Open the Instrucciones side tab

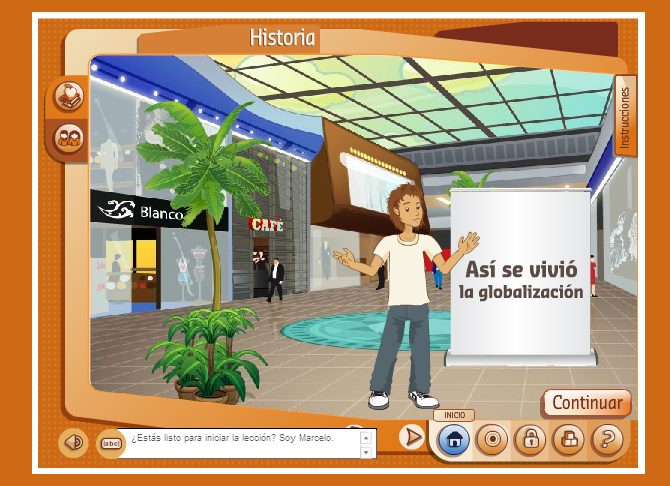click(x=626, y=117)
